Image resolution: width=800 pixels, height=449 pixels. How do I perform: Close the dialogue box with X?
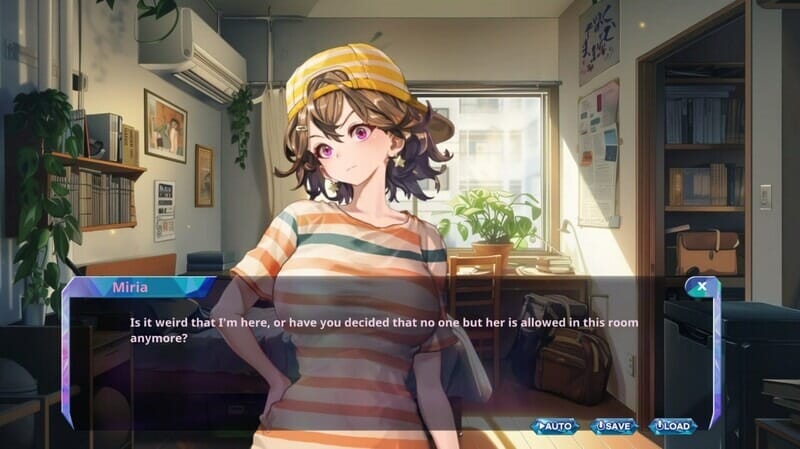tap(702, 286)
